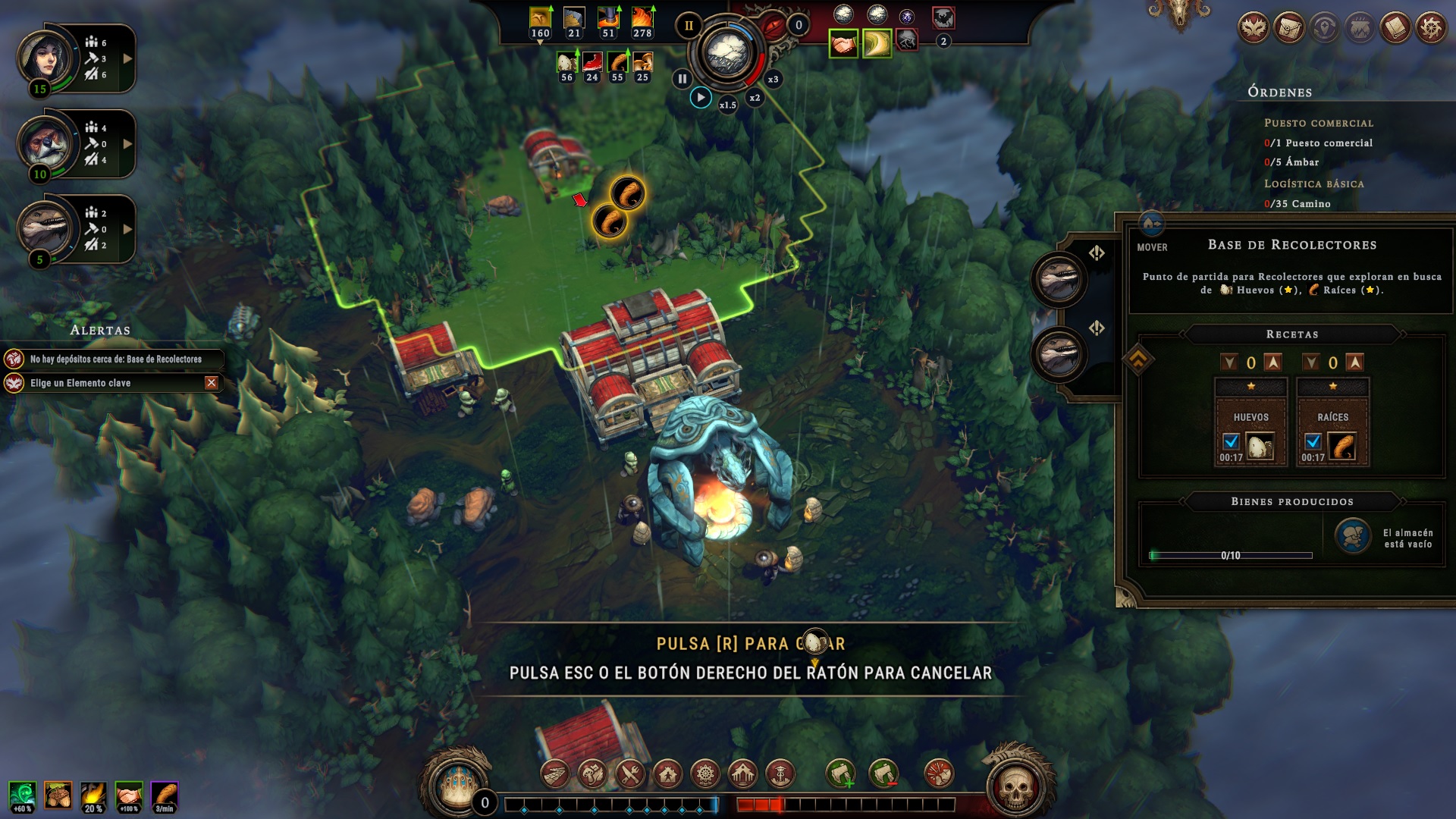Open the 'No hay depósitos cerca' alert
The height and width of the screenshot is (819, 1456).
tap(114, 359)
